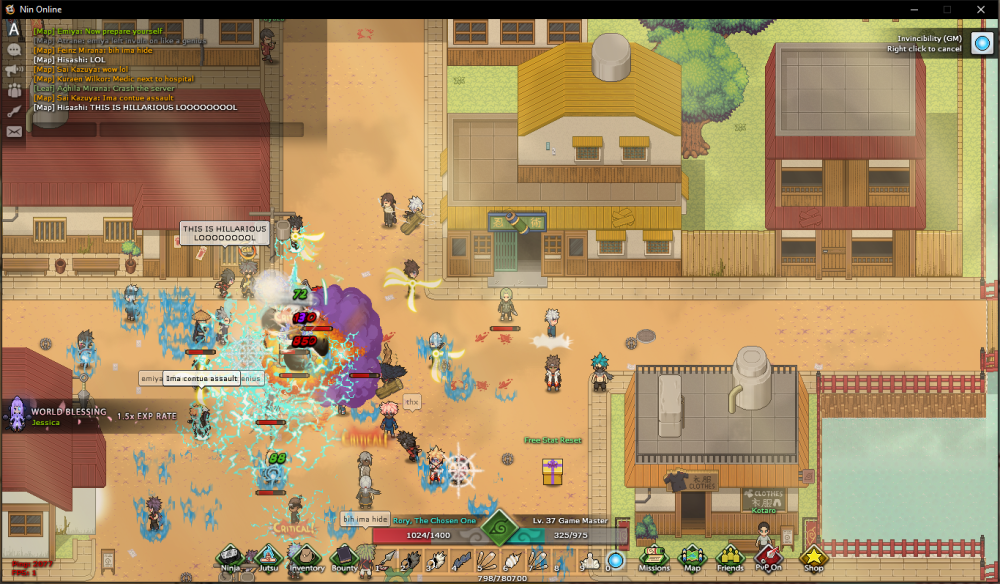Image resolution: width=1000 pixels, height=584 pixels.
Task: Click the speech bubble chat channel icon
Action: 14,49
